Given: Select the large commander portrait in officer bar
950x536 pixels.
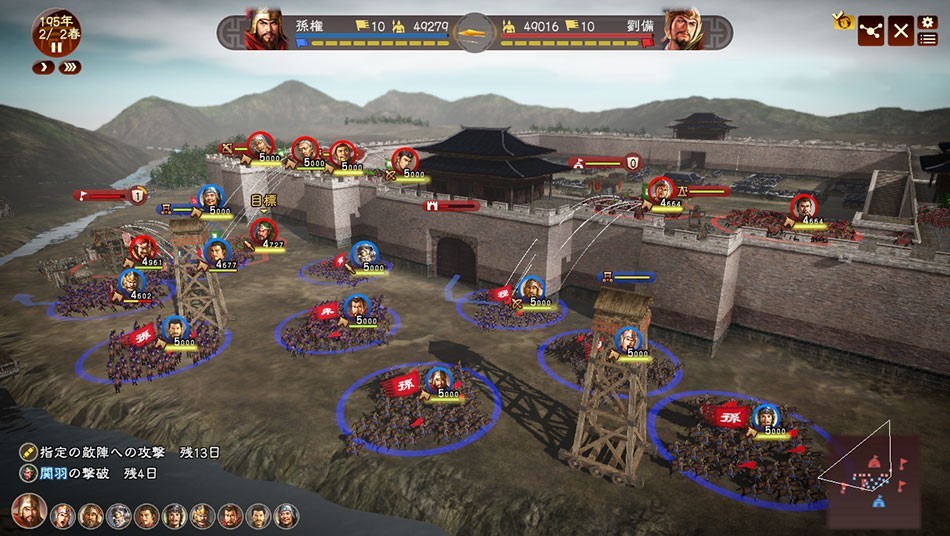Looking at the screenshot, I should (28, 511).
